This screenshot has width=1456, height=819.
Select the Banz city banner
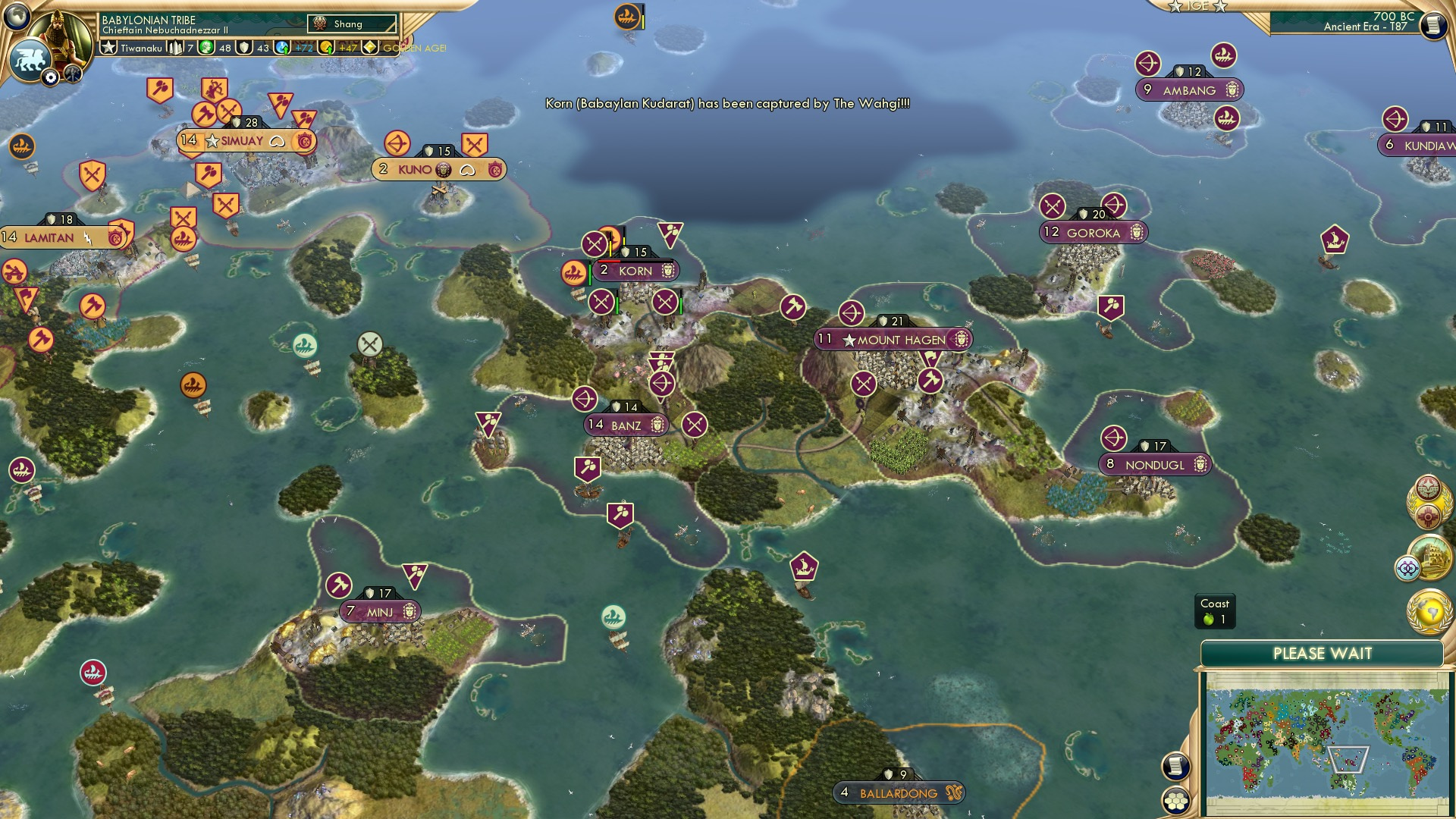pos(625,425)
